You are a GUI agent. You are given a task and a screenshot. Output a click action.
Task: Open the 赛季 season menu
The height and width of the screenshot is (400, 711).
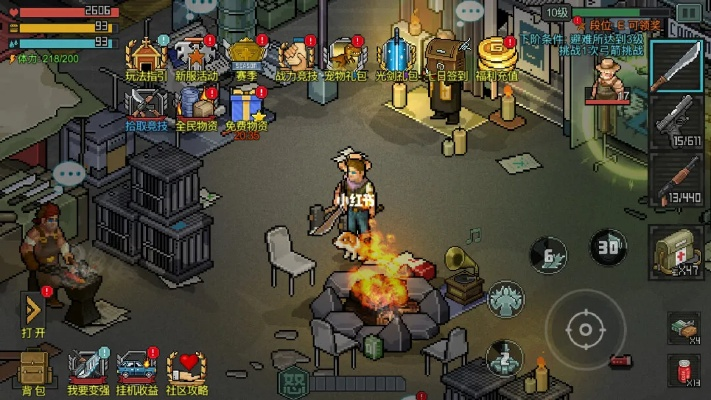pyautogui.click(x=245, y=56)
